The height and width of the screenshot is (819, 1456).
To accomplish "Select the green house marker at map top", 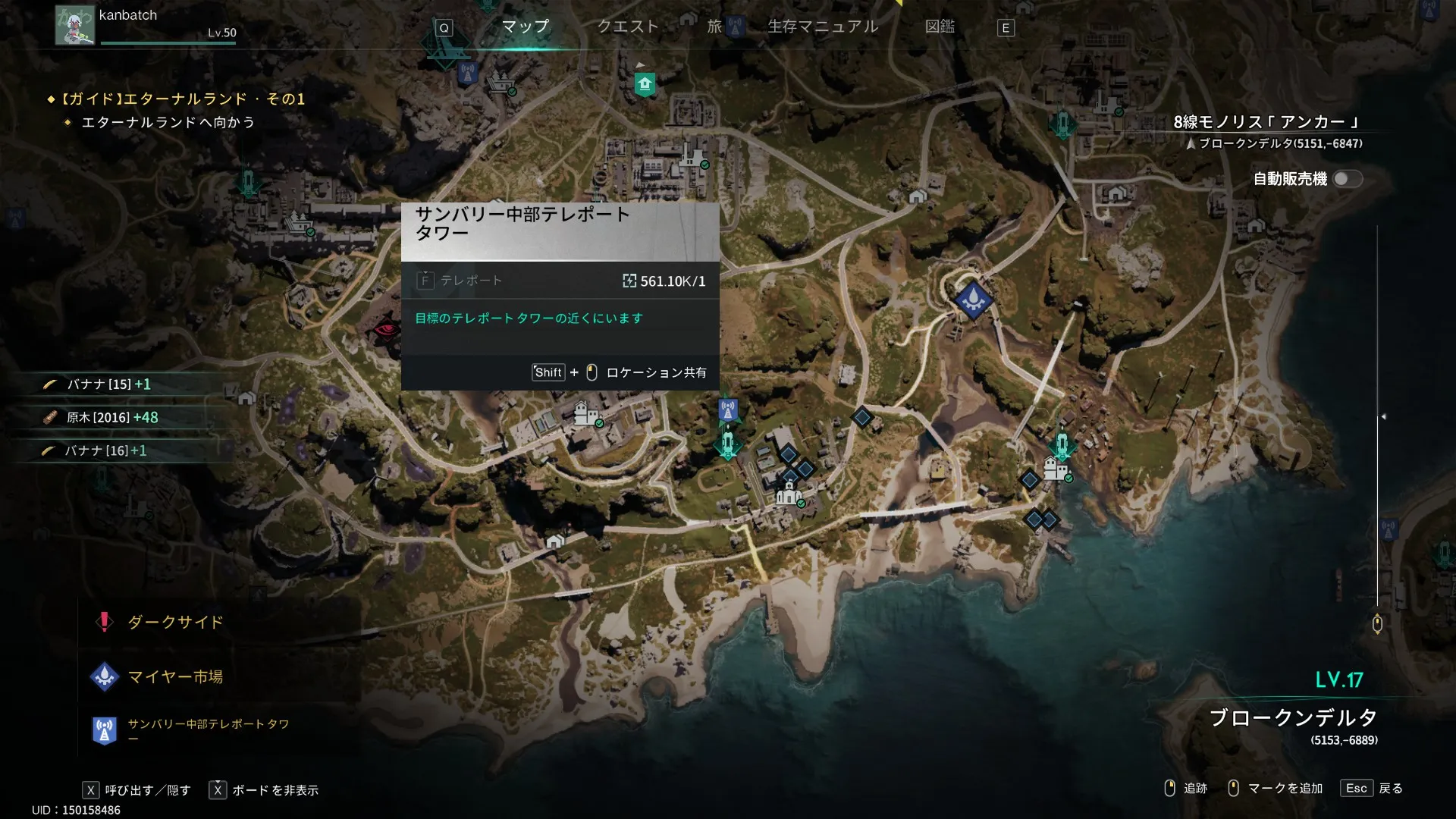I will 645,83.
